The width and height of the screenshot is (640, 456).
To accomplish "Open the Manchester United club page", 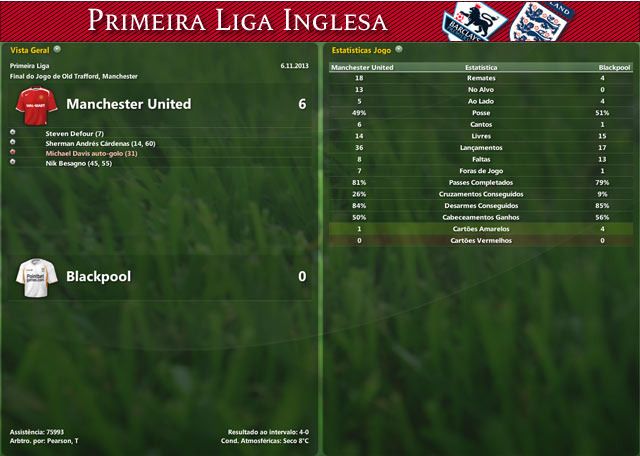I will pyautogui.click(x=128, y=104).
